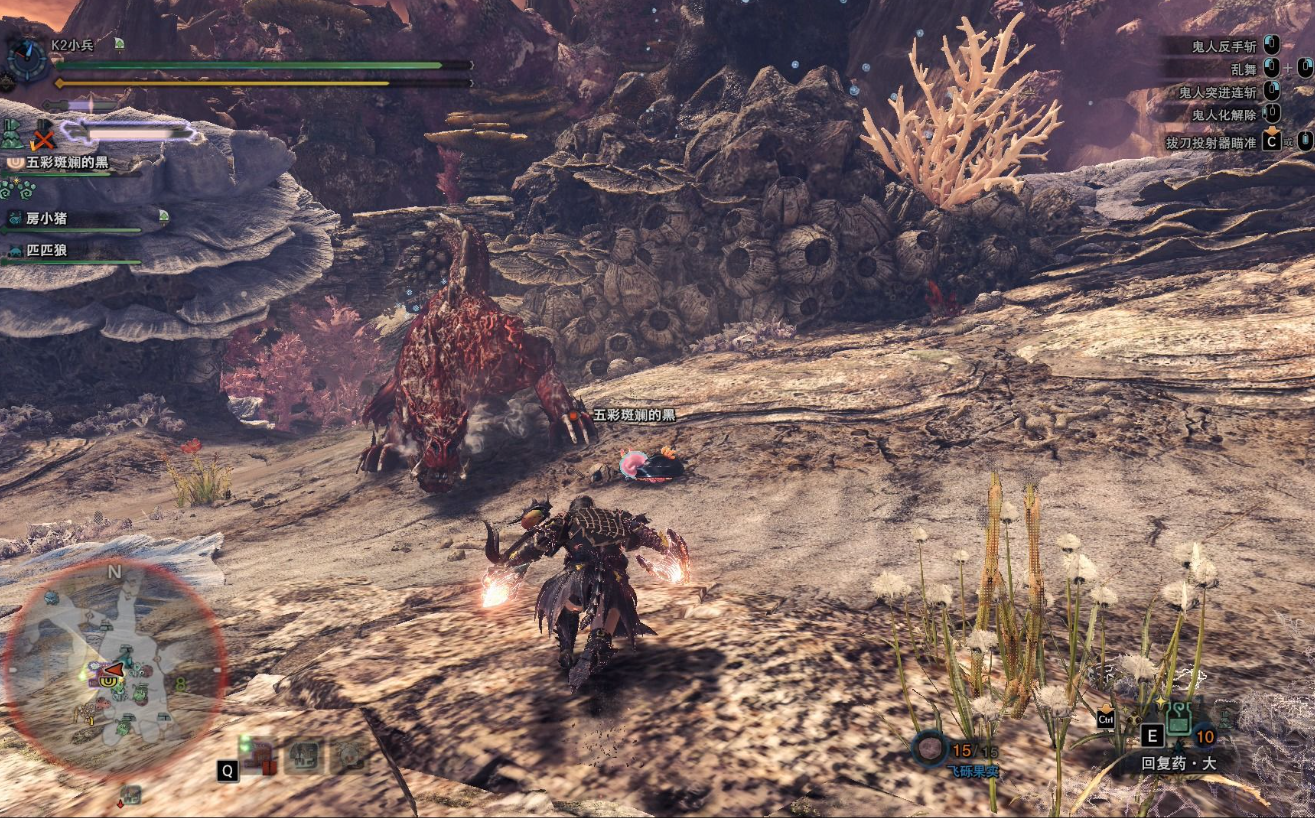The width and height of the screenshot is (1315, 818).
Task: Click the 鬼人突进连斩 combo entry
Action: pos(1220,91)
